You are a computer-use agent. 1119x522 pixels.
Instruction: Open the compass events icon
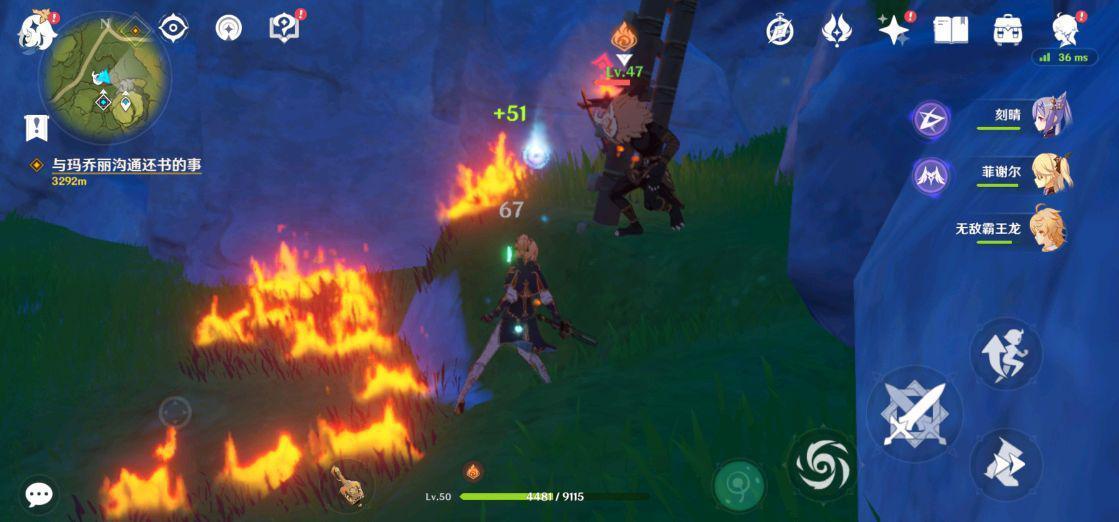(x=780, y=30)
